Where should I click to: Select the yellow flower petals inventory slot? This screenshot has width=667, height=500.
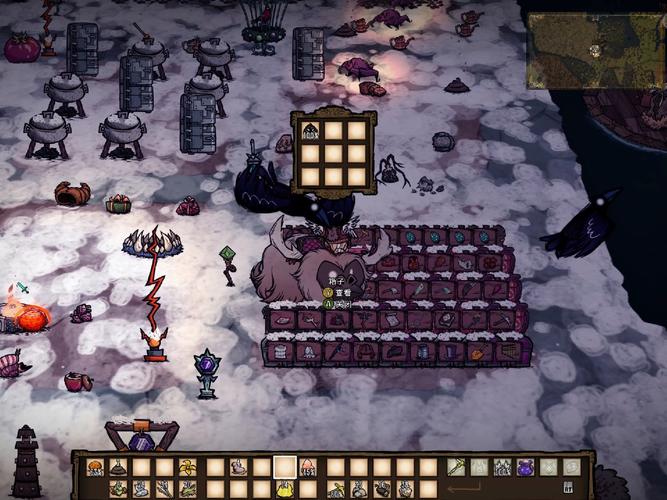point(188,467)
